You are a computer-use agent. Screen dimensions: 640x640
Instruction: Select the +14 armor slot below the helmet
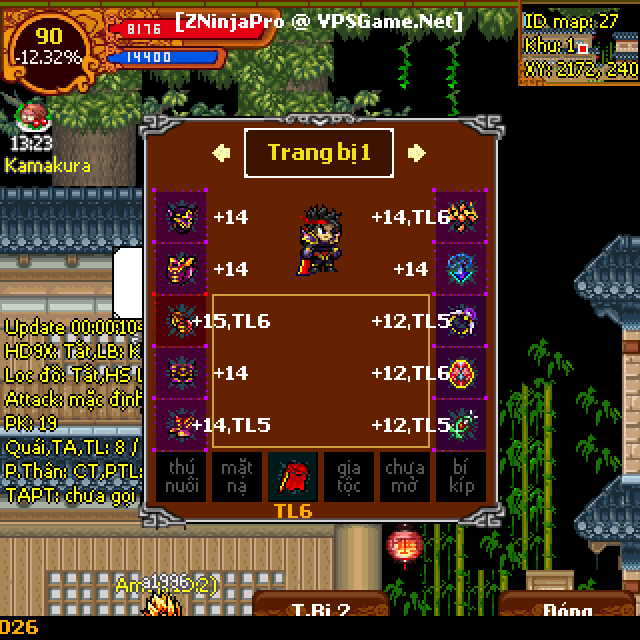click(181, 269)
